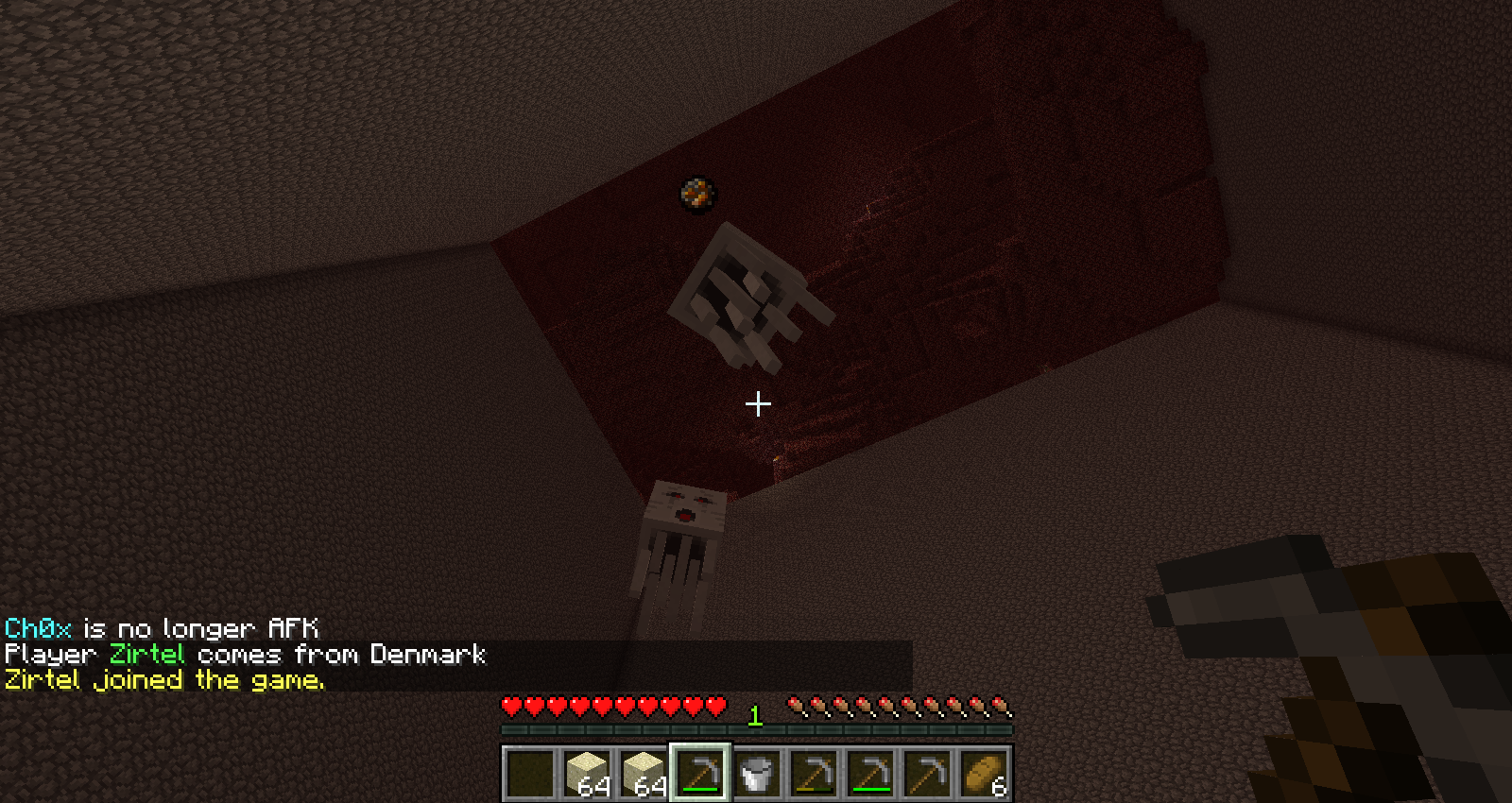Click the currently highlighted pickaxe slot
The height and width of the screenshot is (803, 1512).
click(700, 773)
